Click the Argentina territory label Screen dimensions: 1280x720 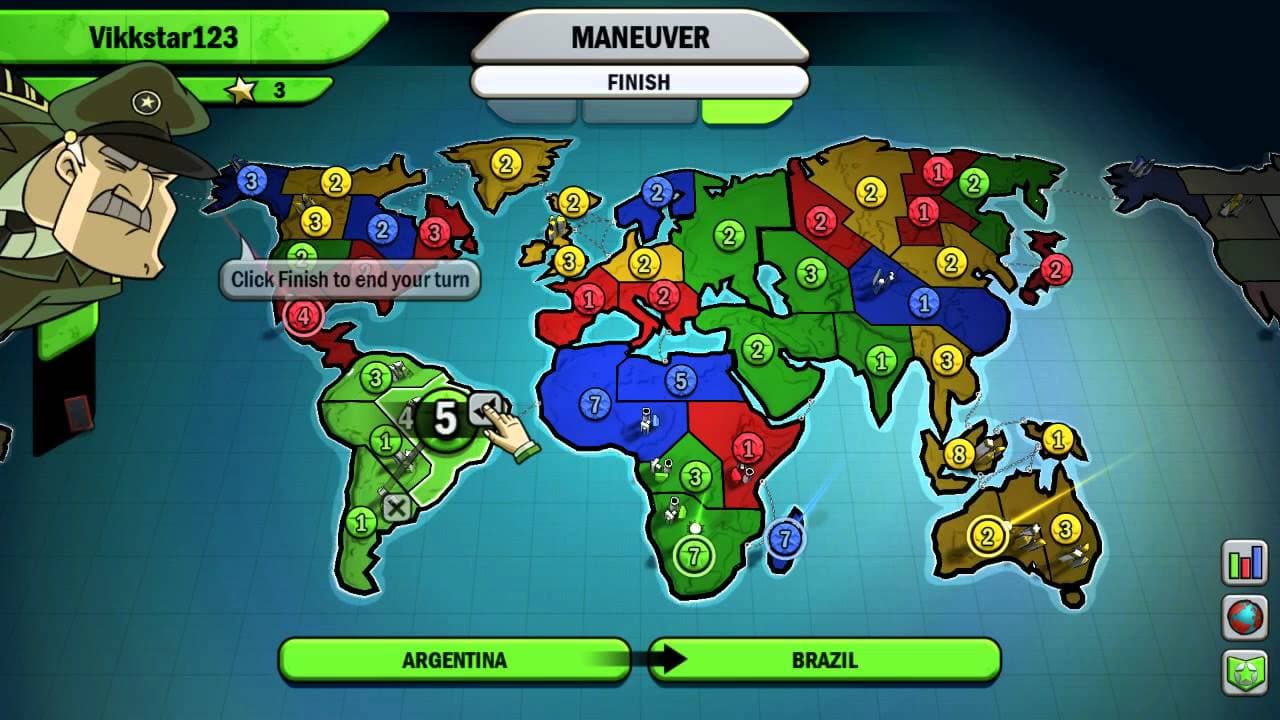(455, 659)
